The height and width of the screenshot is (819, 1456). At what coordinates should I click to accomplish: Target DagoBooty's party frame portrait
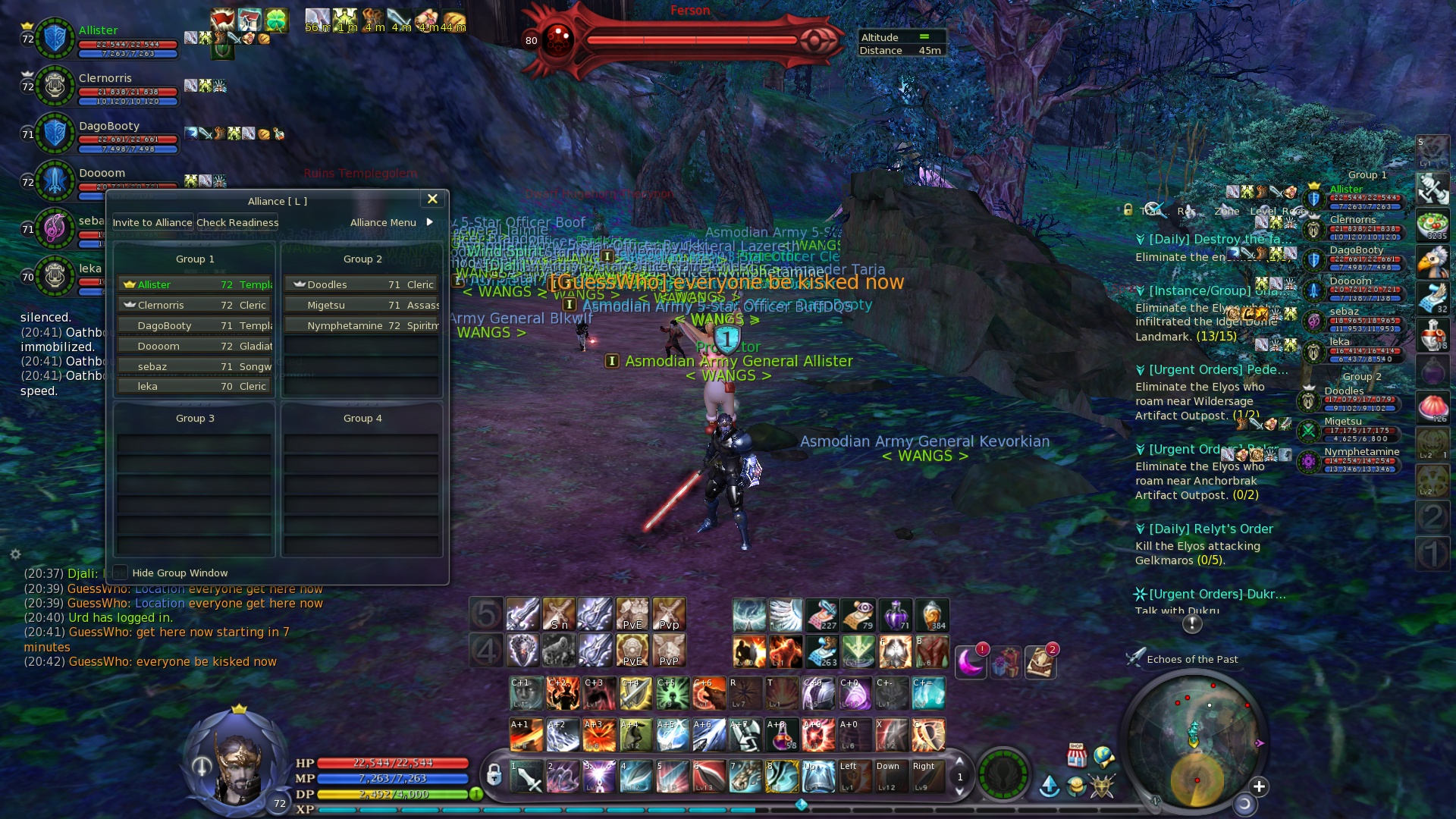click(55, 133)
